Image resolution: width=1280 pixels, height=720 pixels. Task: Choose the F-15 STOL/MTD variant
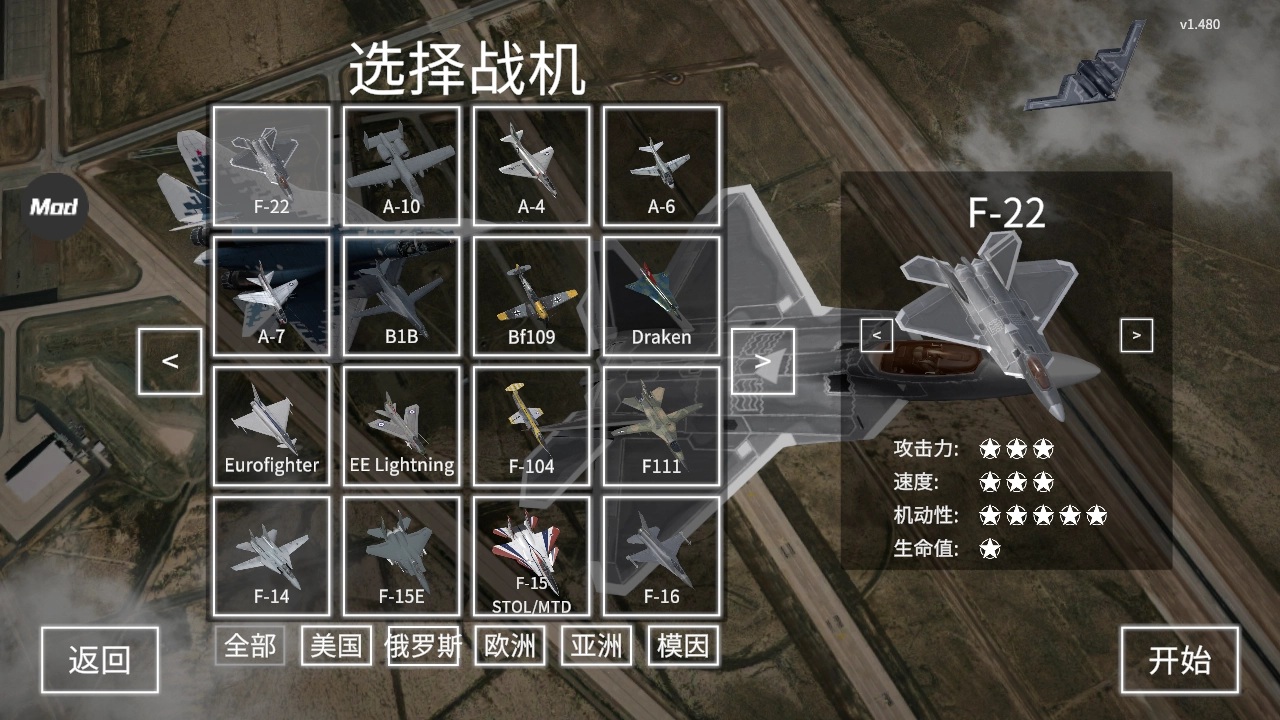[530, 555]
